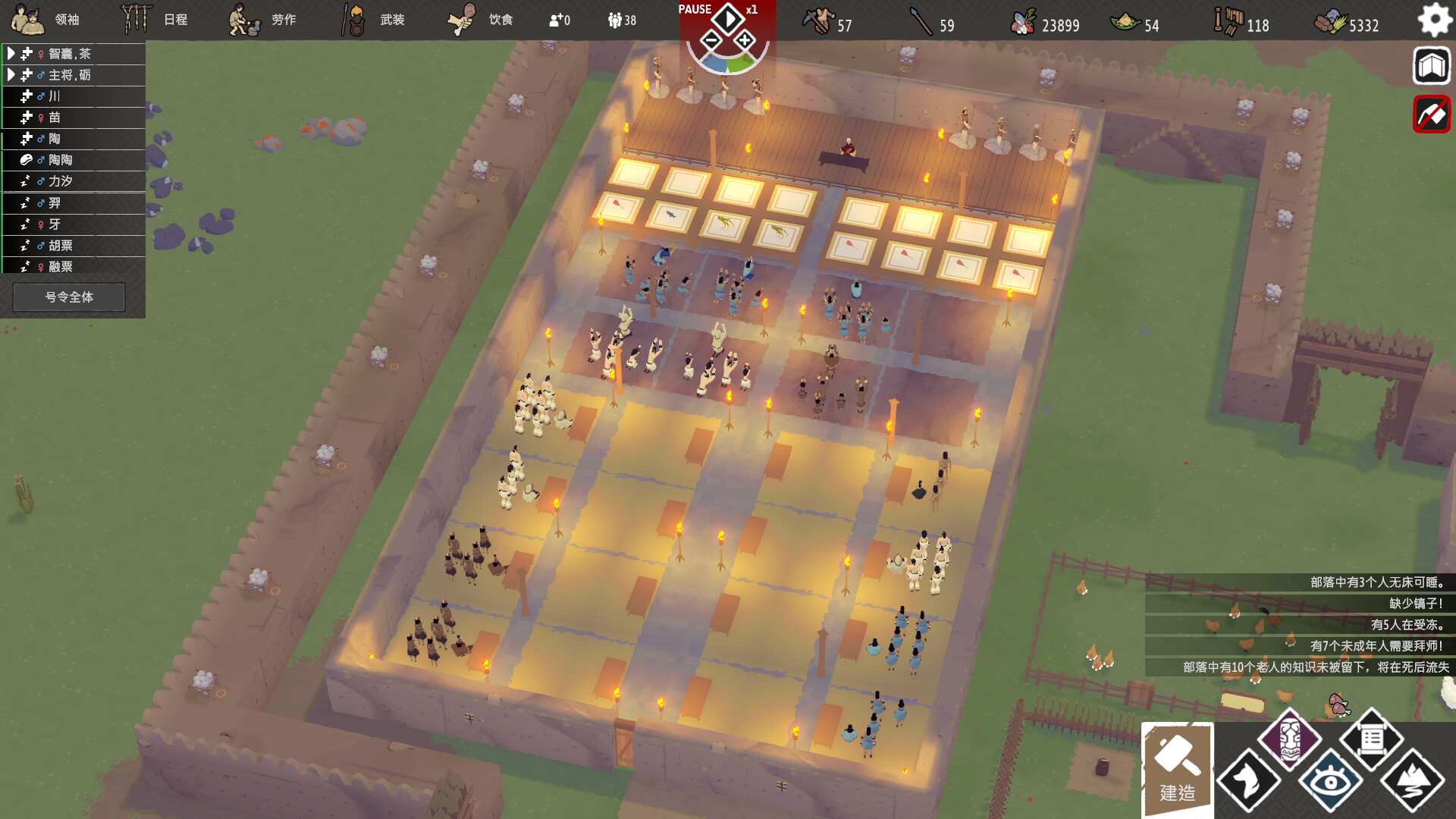Decrease game speed with minus button
1456x819 pixels.
point(711,40)
